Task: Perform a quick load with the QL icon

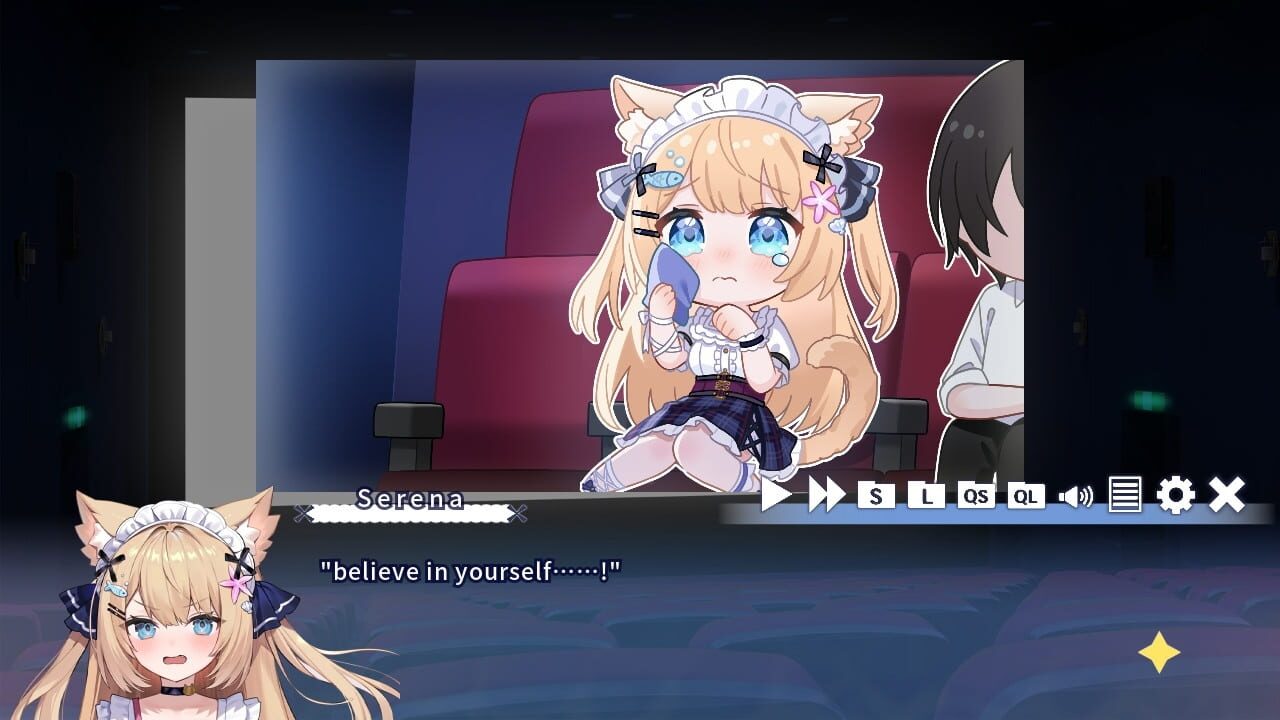Action: point(1026,495)
